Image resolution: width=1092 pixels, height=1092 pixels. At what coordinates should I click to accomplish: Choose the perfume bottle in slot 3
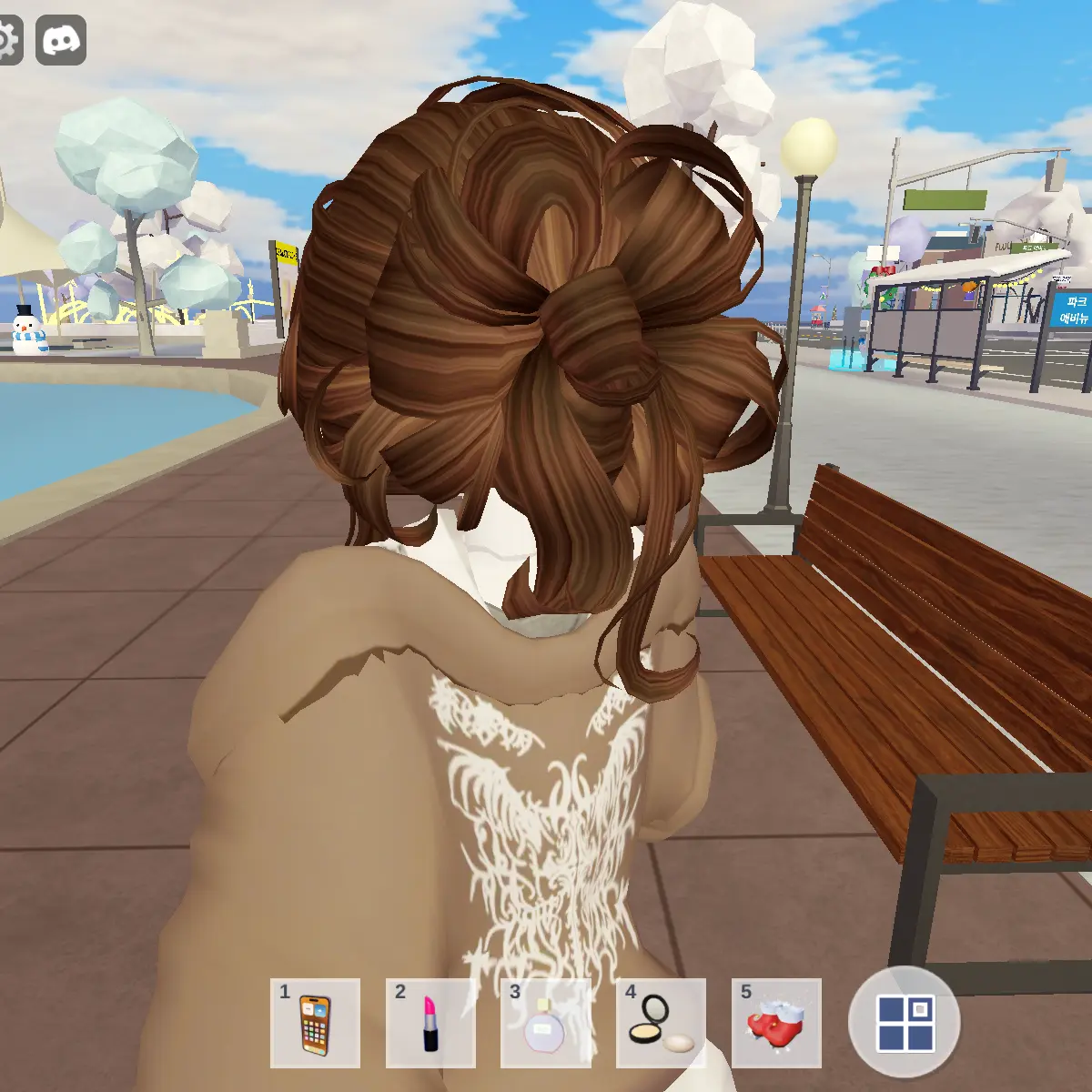(x=545, y=1023)
